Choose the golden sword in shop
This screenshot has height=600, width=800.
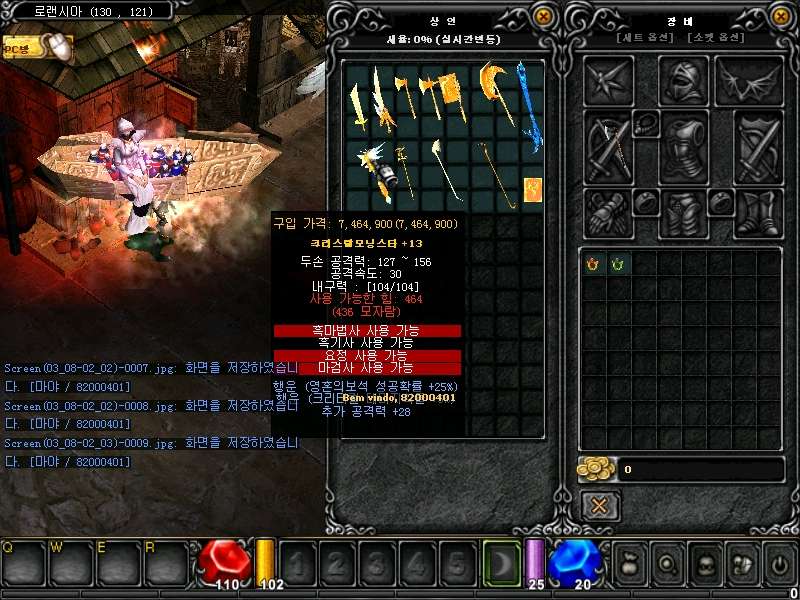(x=357, y=102)
